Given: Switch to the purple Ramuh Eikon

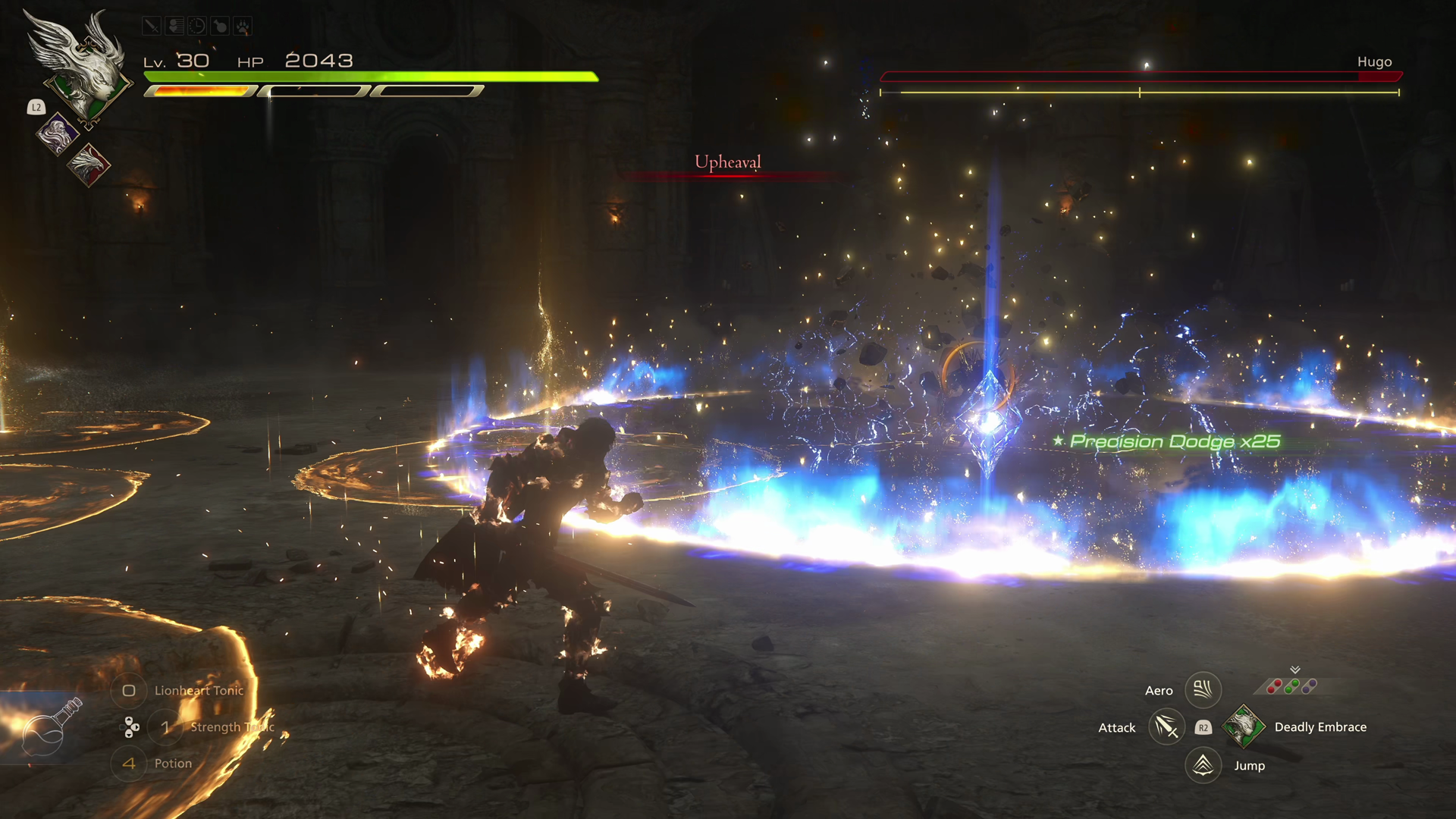Looking at the screenshot, I should tap(58, 134).
